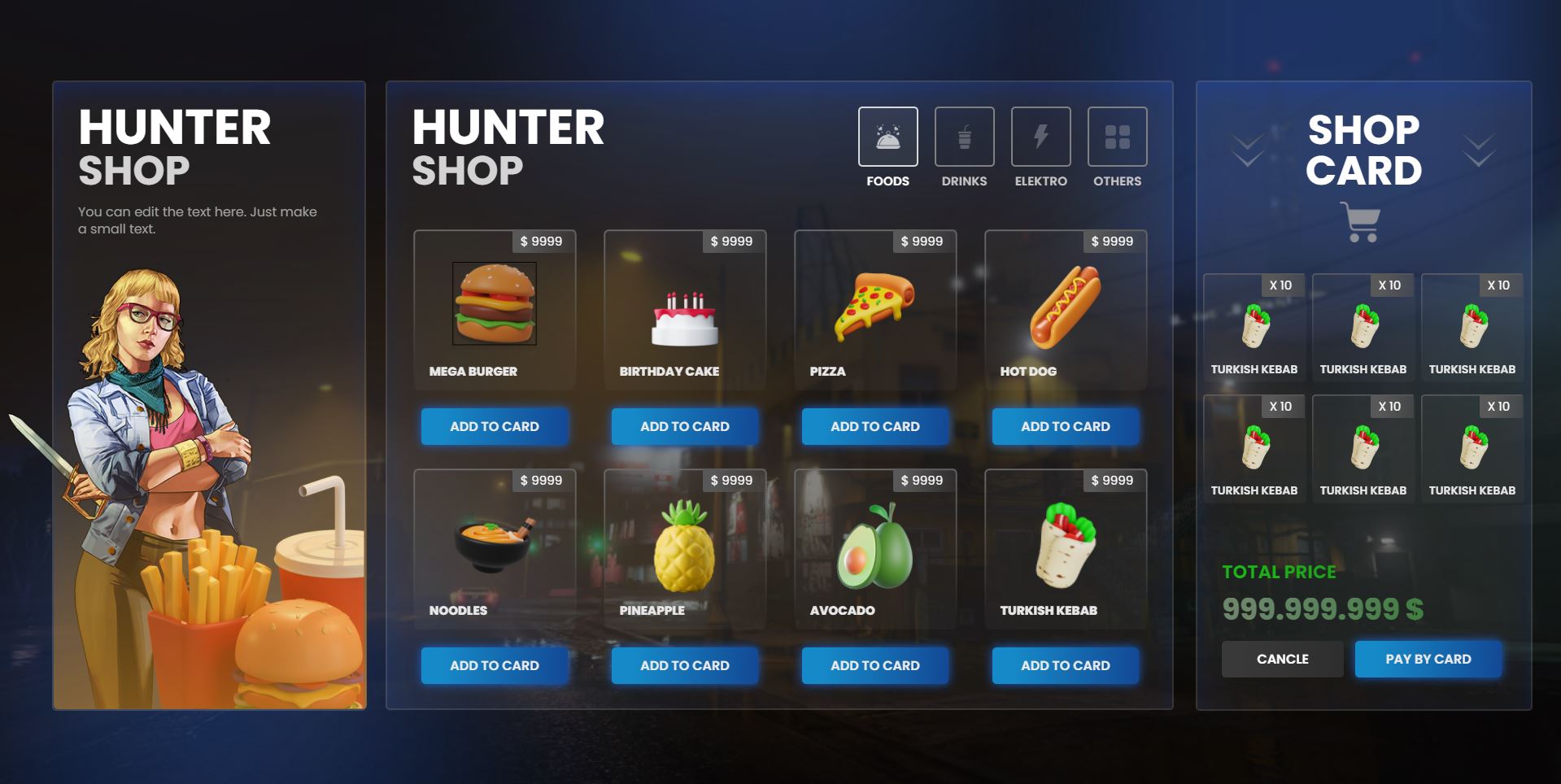Add the Pineapple to card
The width and height of the screenshot is (1561, 784).
coord(685,665)
